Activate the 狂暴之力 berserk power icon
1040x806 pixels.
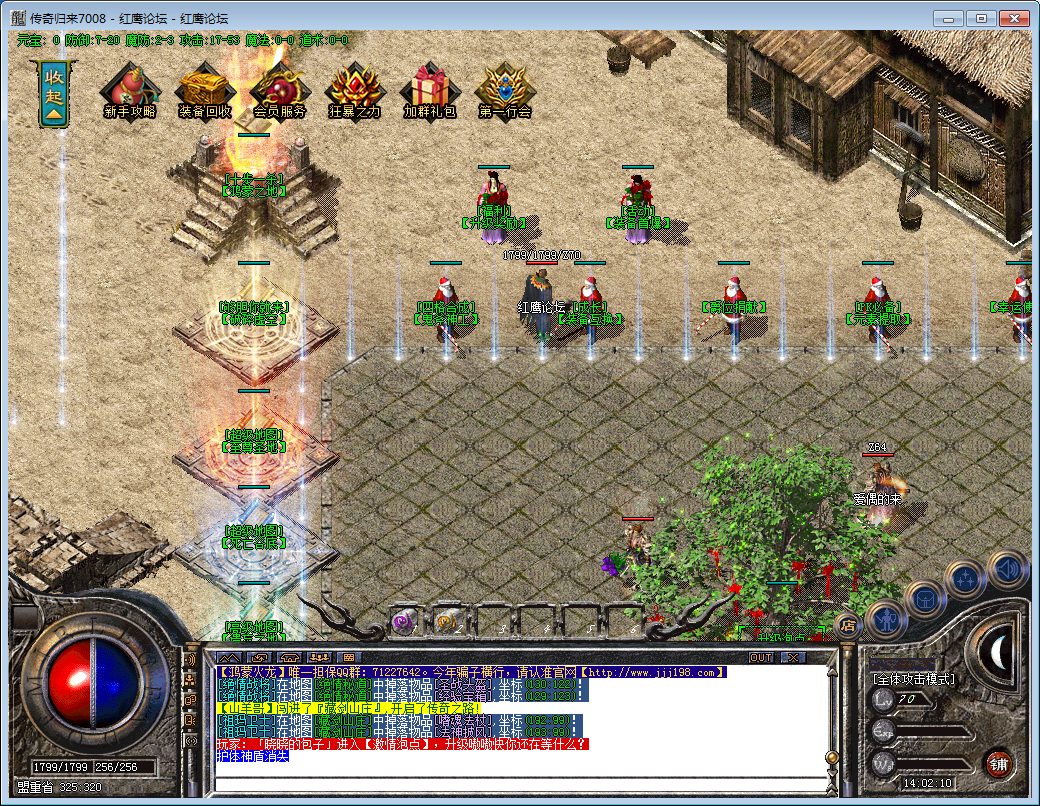tap(355, 91)
